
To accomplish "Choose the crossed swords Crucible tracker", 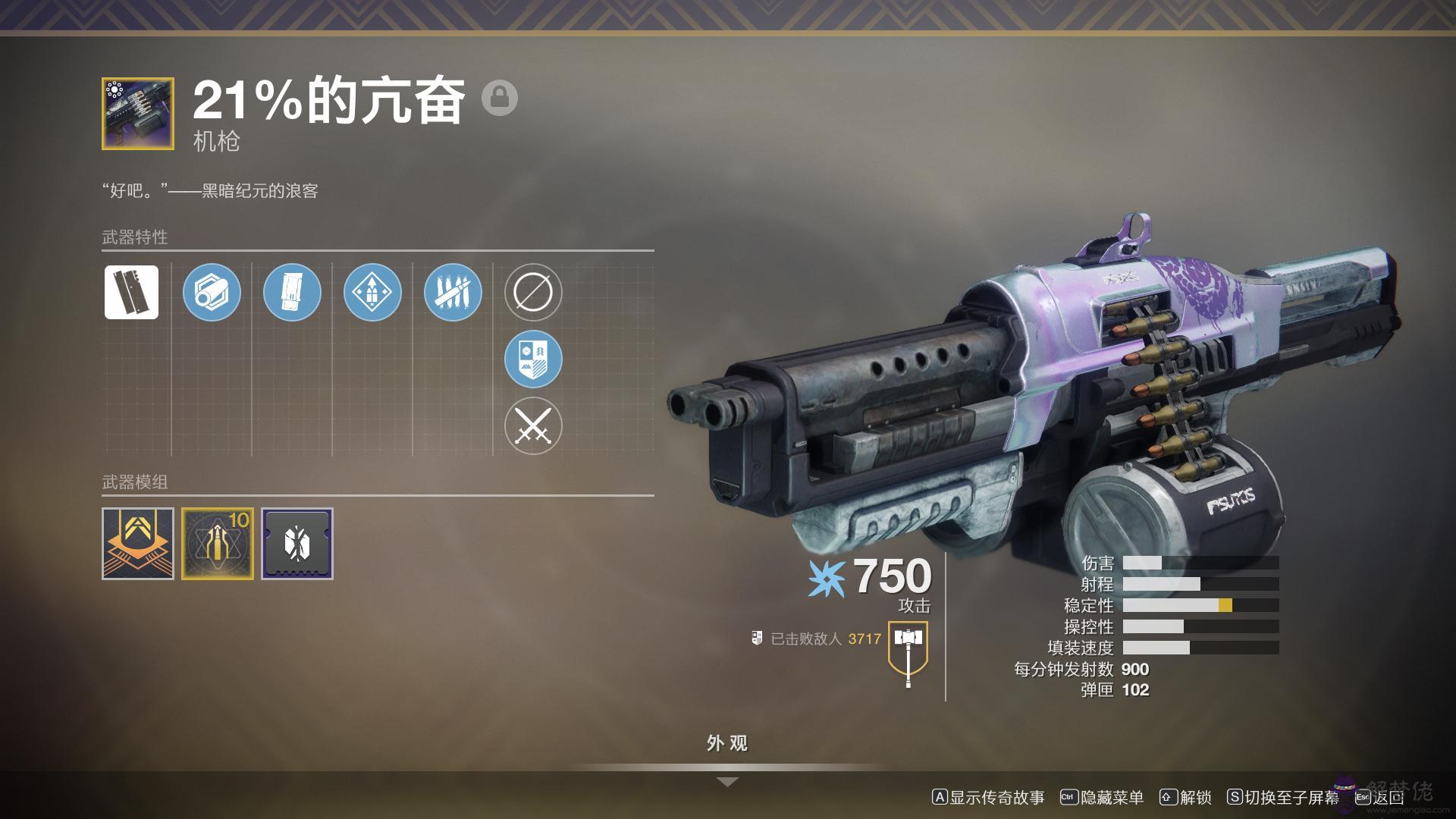I will (533, 425).
